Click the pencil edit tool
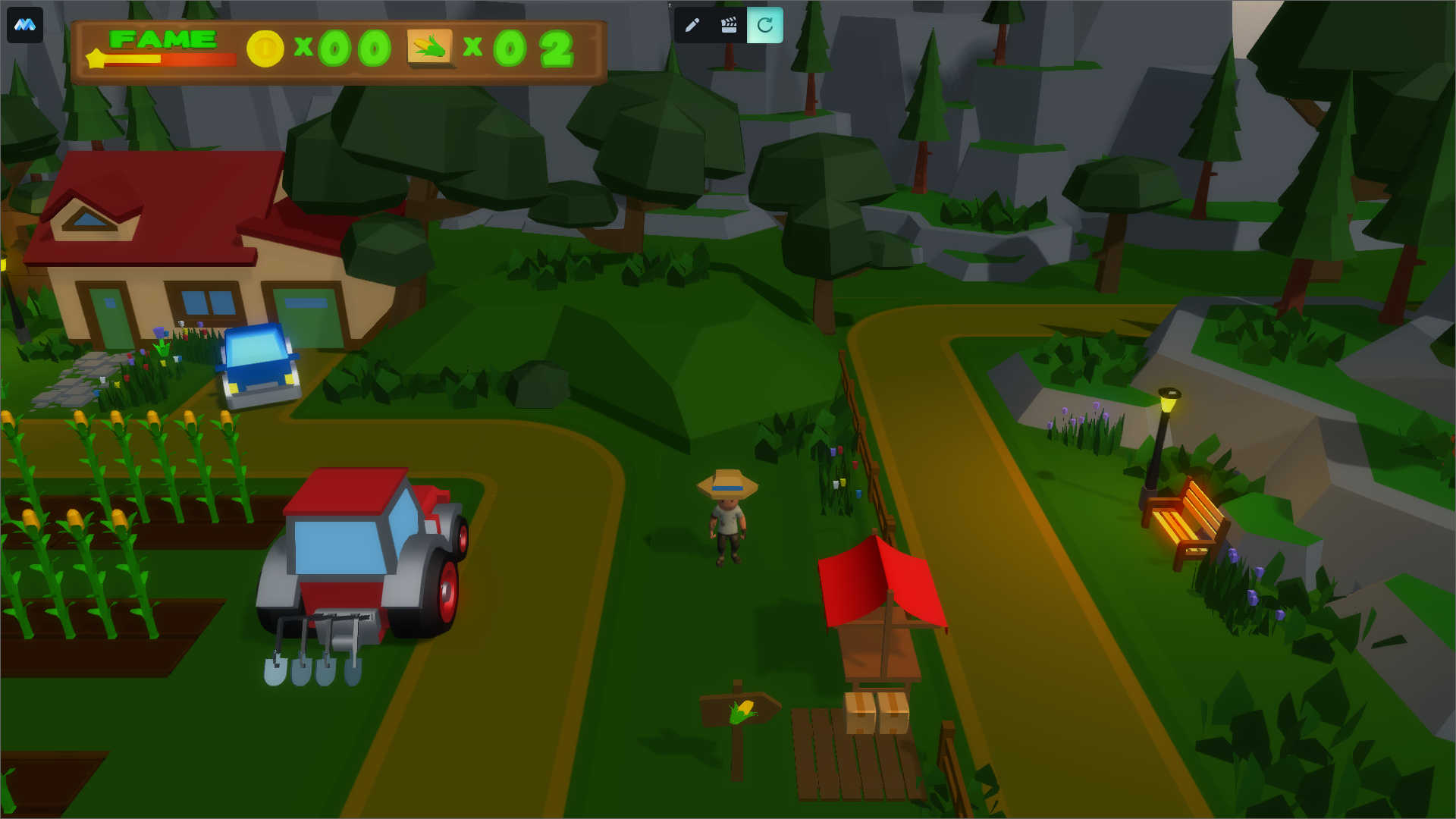 692,25
